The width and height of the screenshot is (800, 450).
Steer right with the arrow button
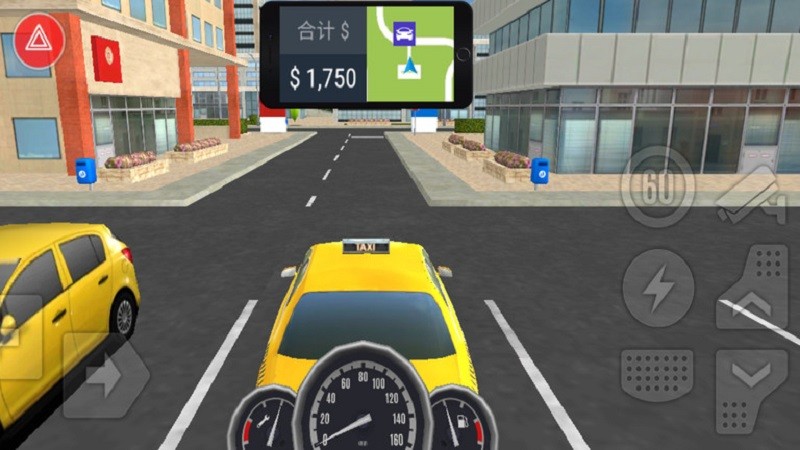pos(106,377)
